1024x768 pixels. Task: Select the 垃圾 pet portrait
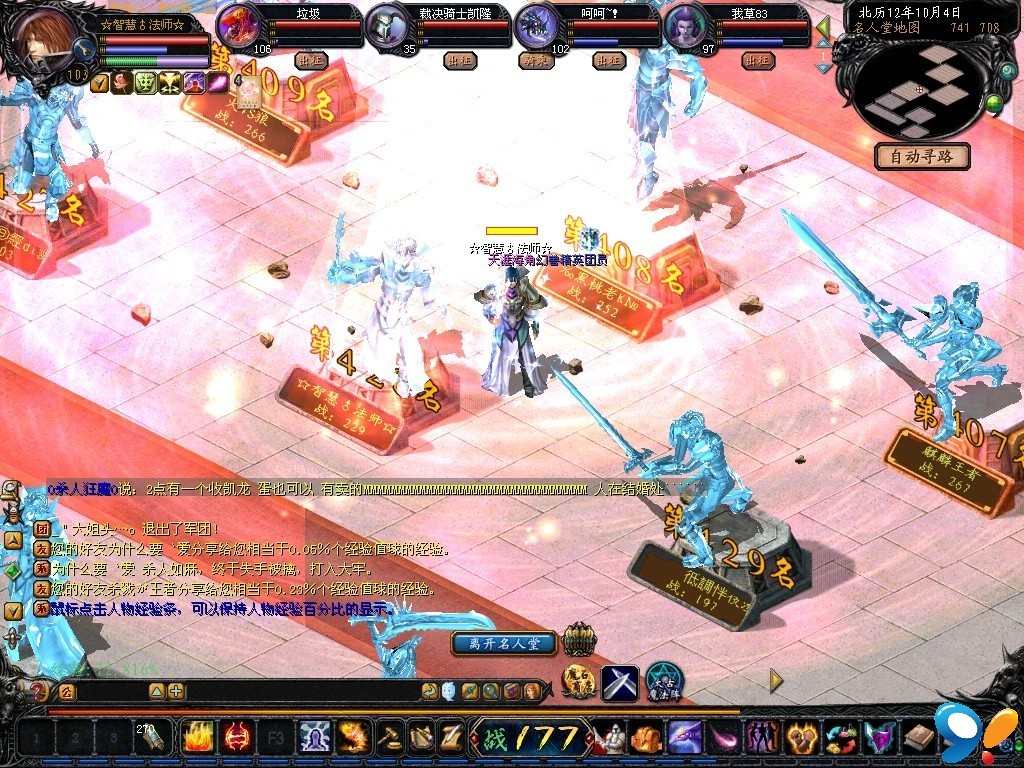[237, 24]
